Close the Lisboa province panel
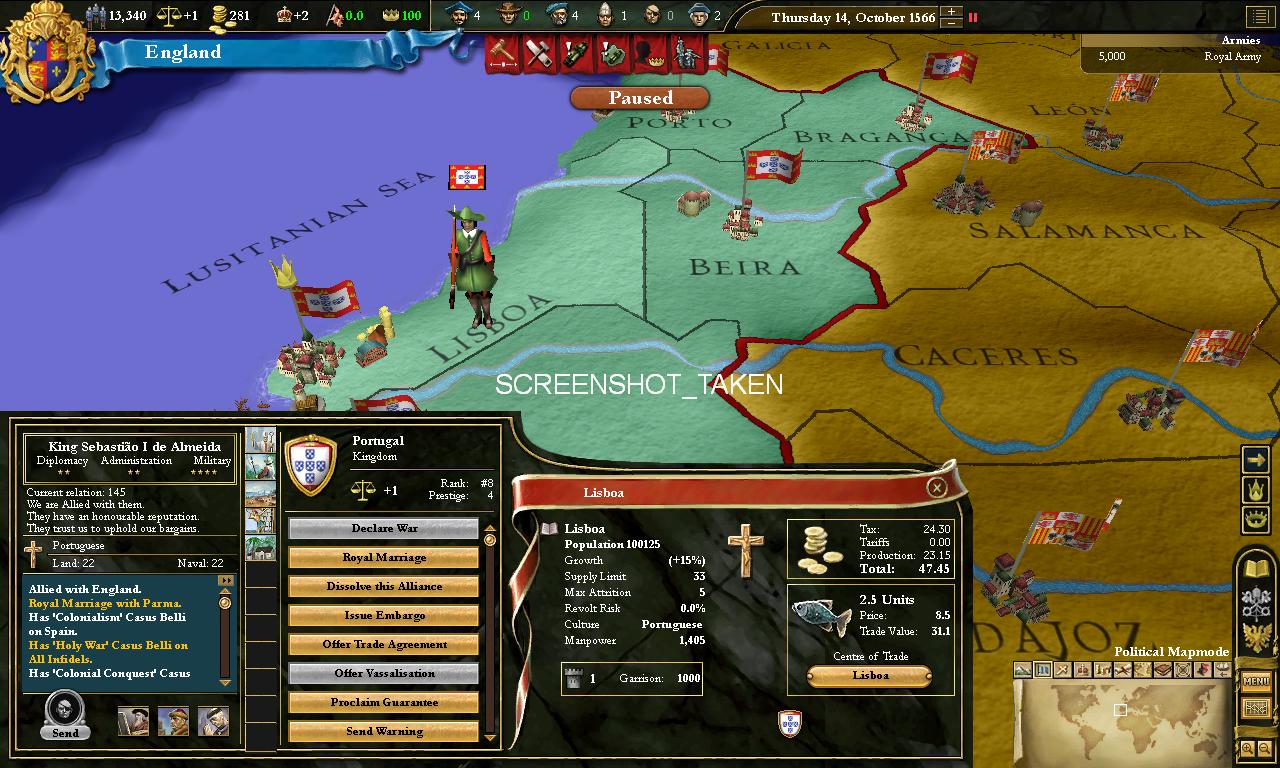The height and width of the screenshot is (768, 1280). point(936,487)
